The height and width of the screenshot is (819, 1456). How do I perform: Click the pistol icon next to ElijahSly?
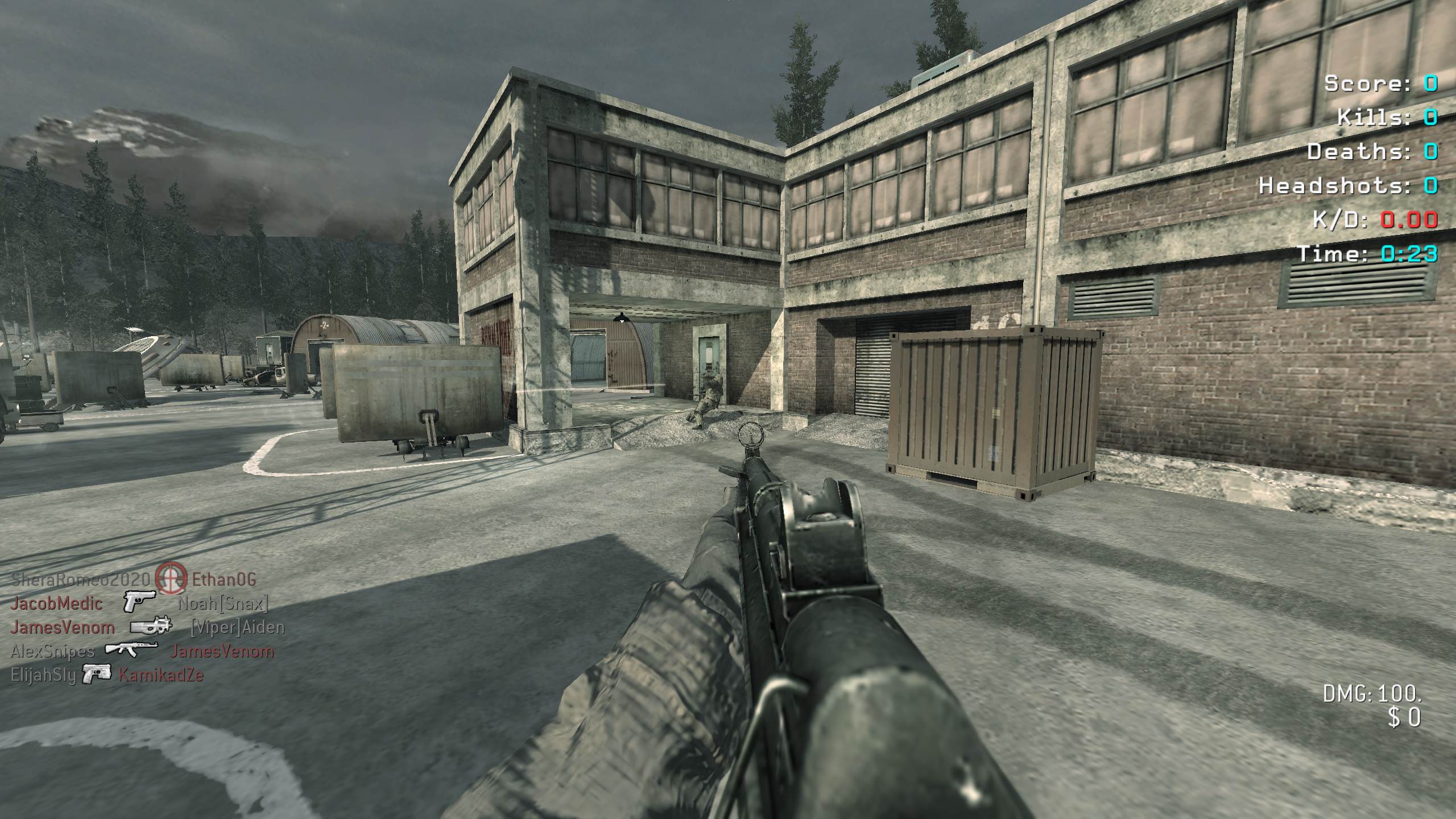point(97,675)
